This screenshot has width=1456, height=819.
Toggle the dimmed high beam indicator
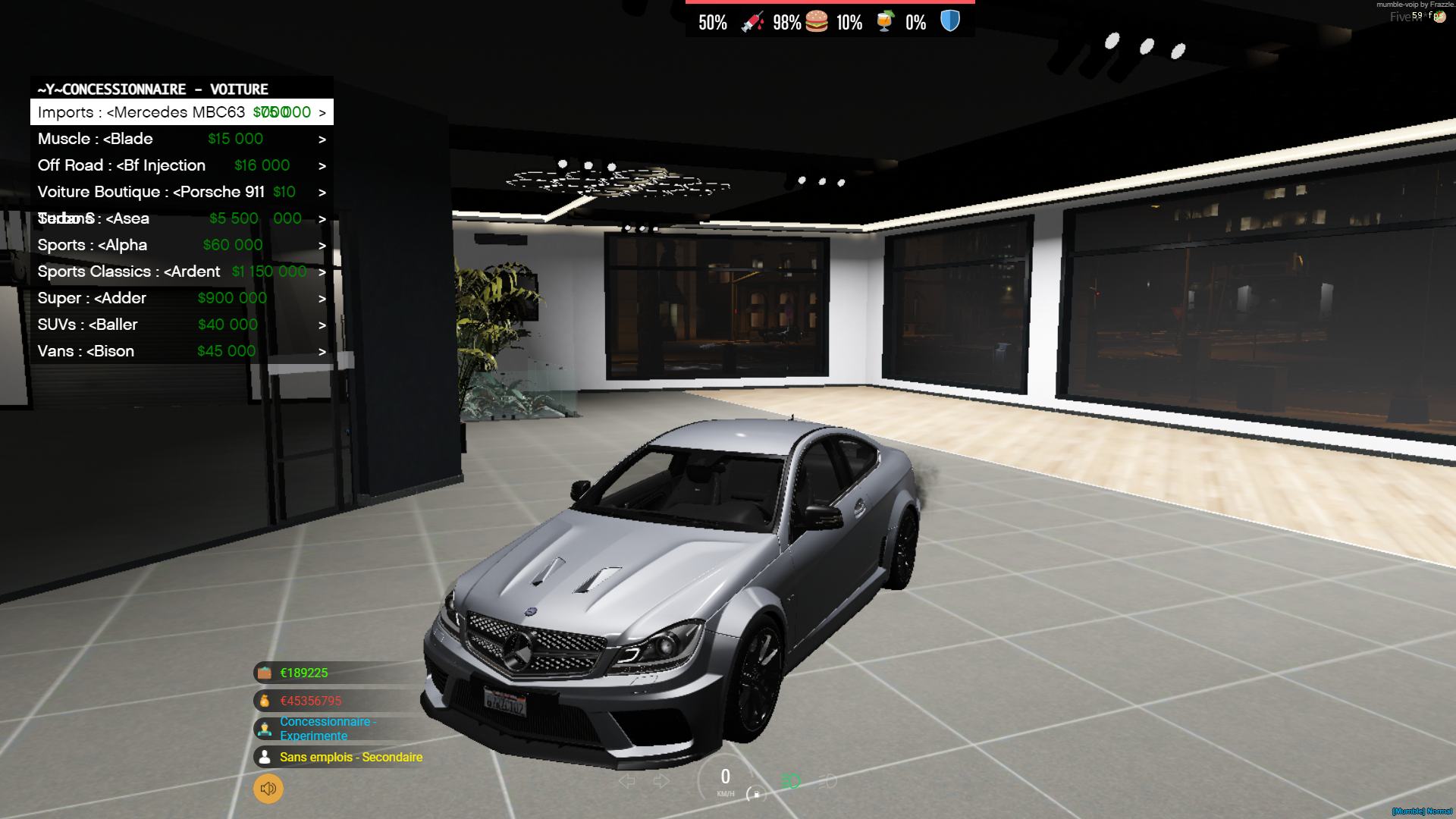829,781
